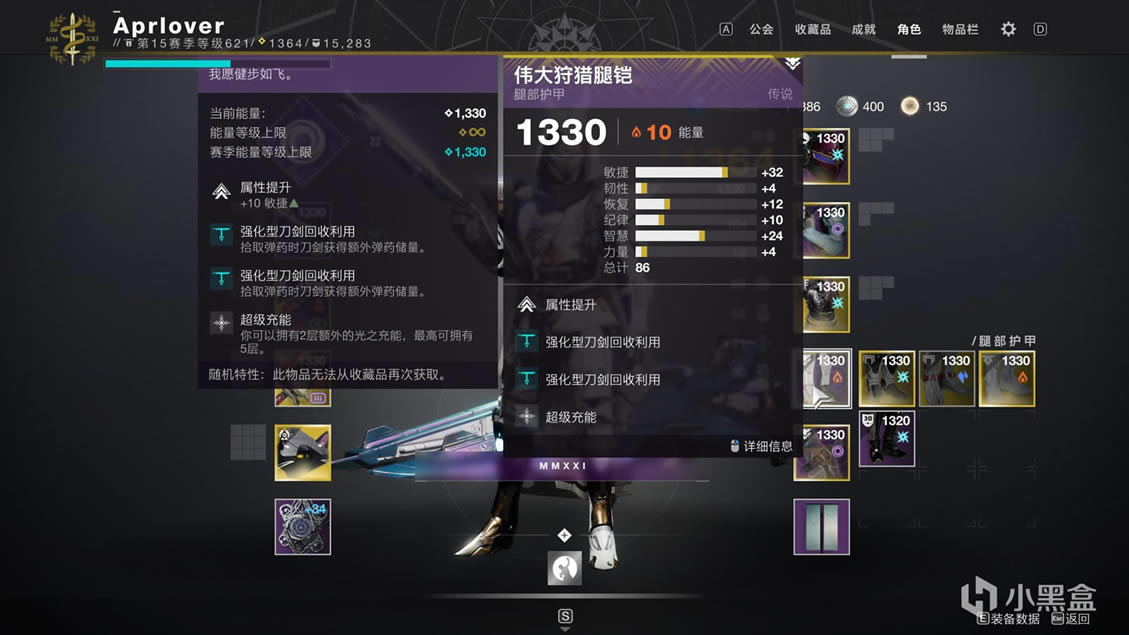
Task: Open the yellow Ghost shell slot
Action: tap(303, 453)
